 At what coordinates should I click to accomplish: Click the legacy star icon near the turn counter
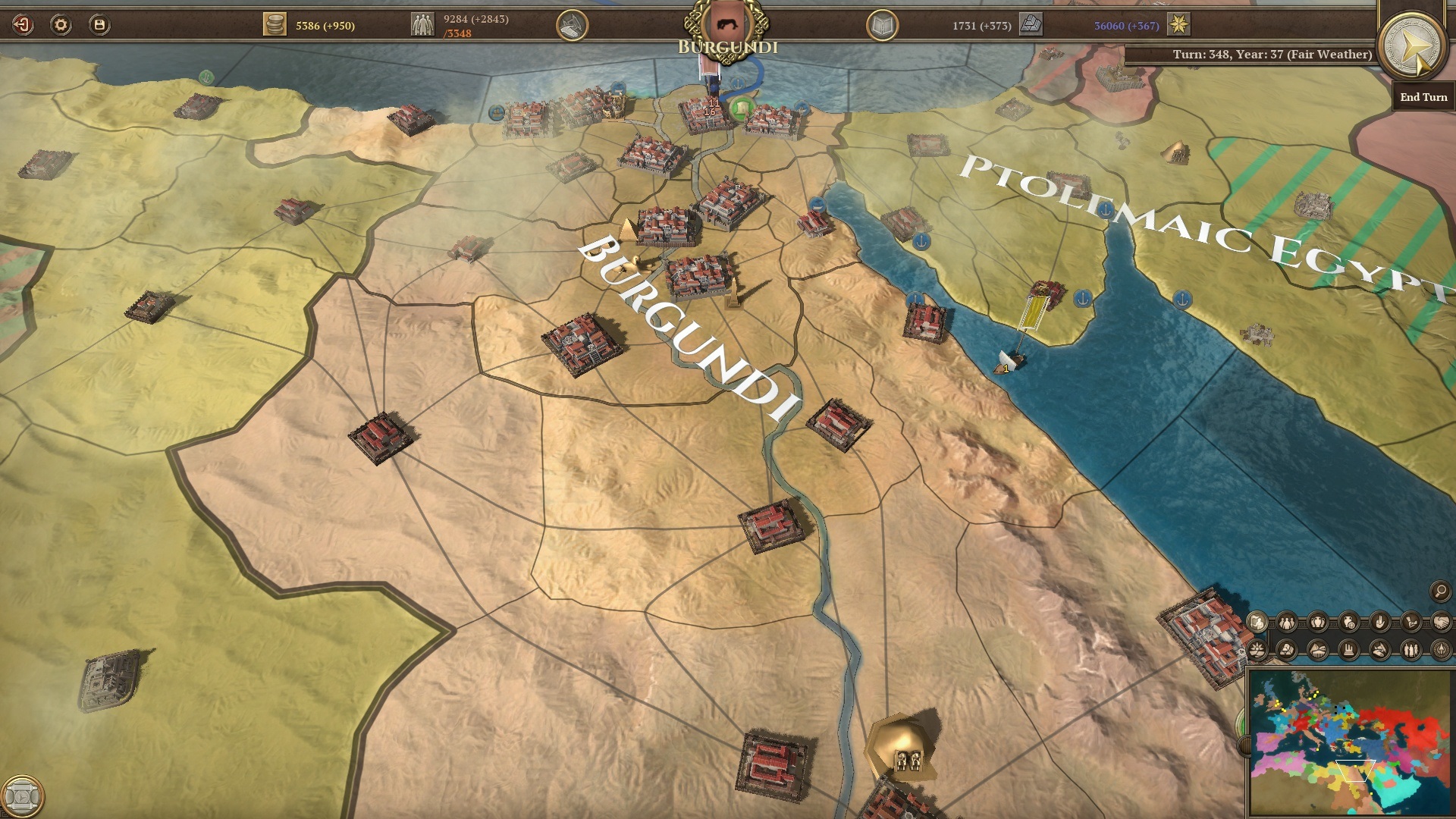[x=1178, y=24]
